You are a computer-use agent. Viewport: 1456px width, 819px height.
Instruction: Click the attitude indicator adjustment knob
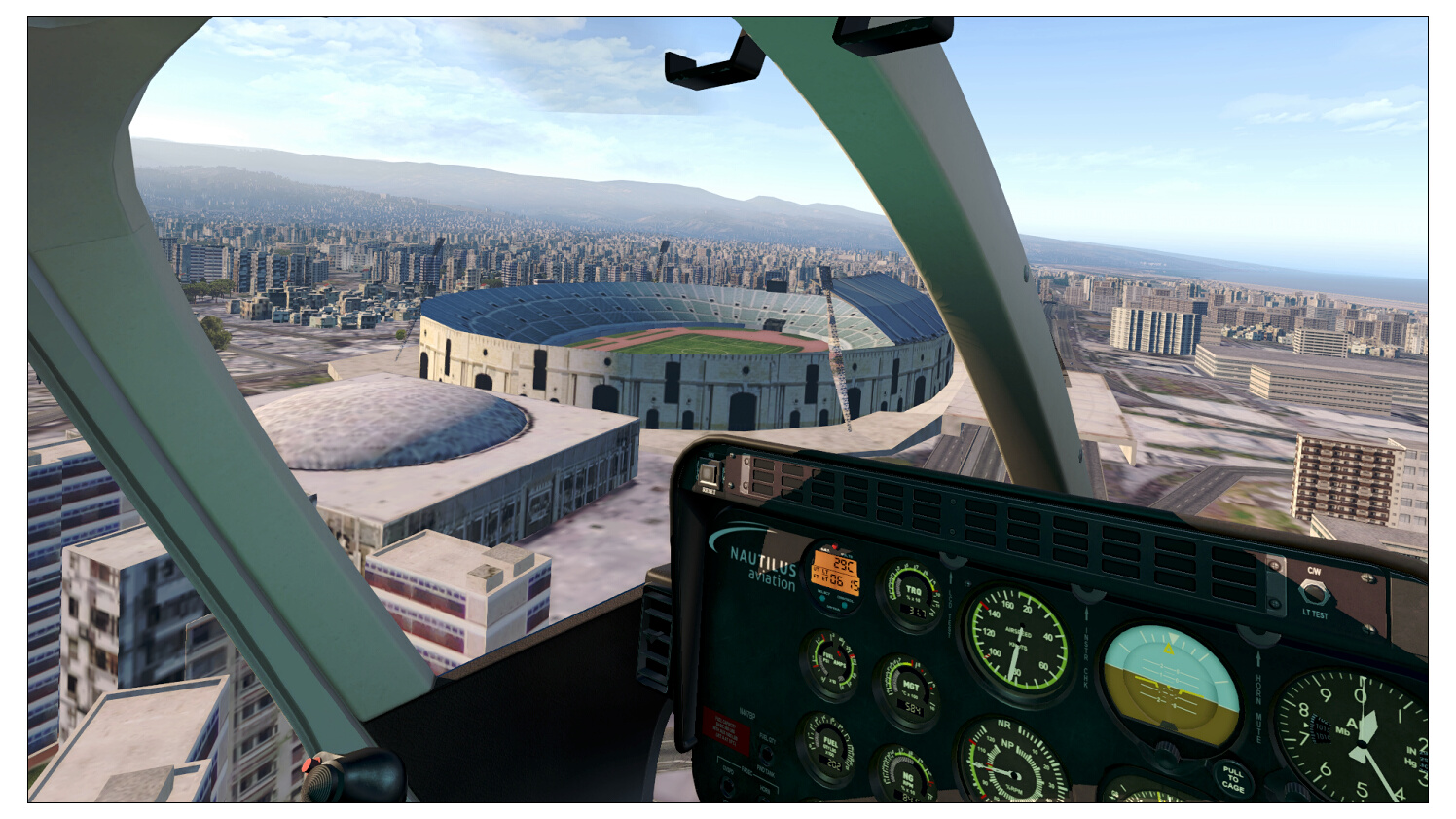click(1167, 752)
